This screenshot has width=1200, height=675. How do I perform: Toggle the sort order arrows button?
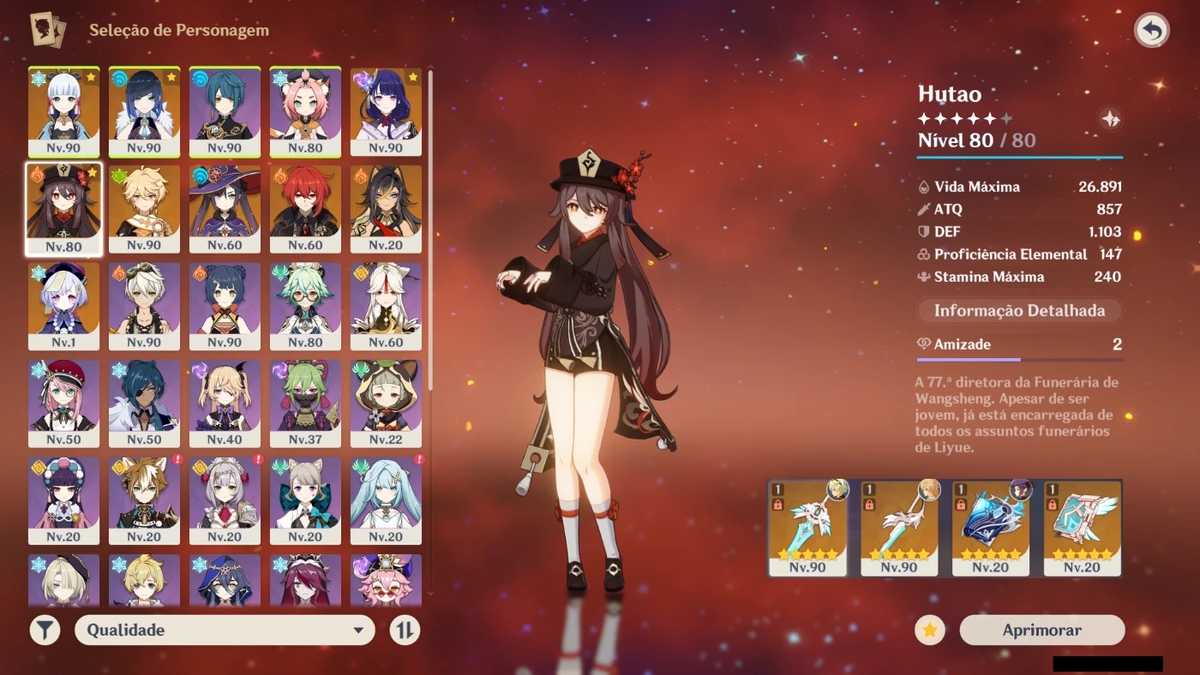click(x=405, y=630)
